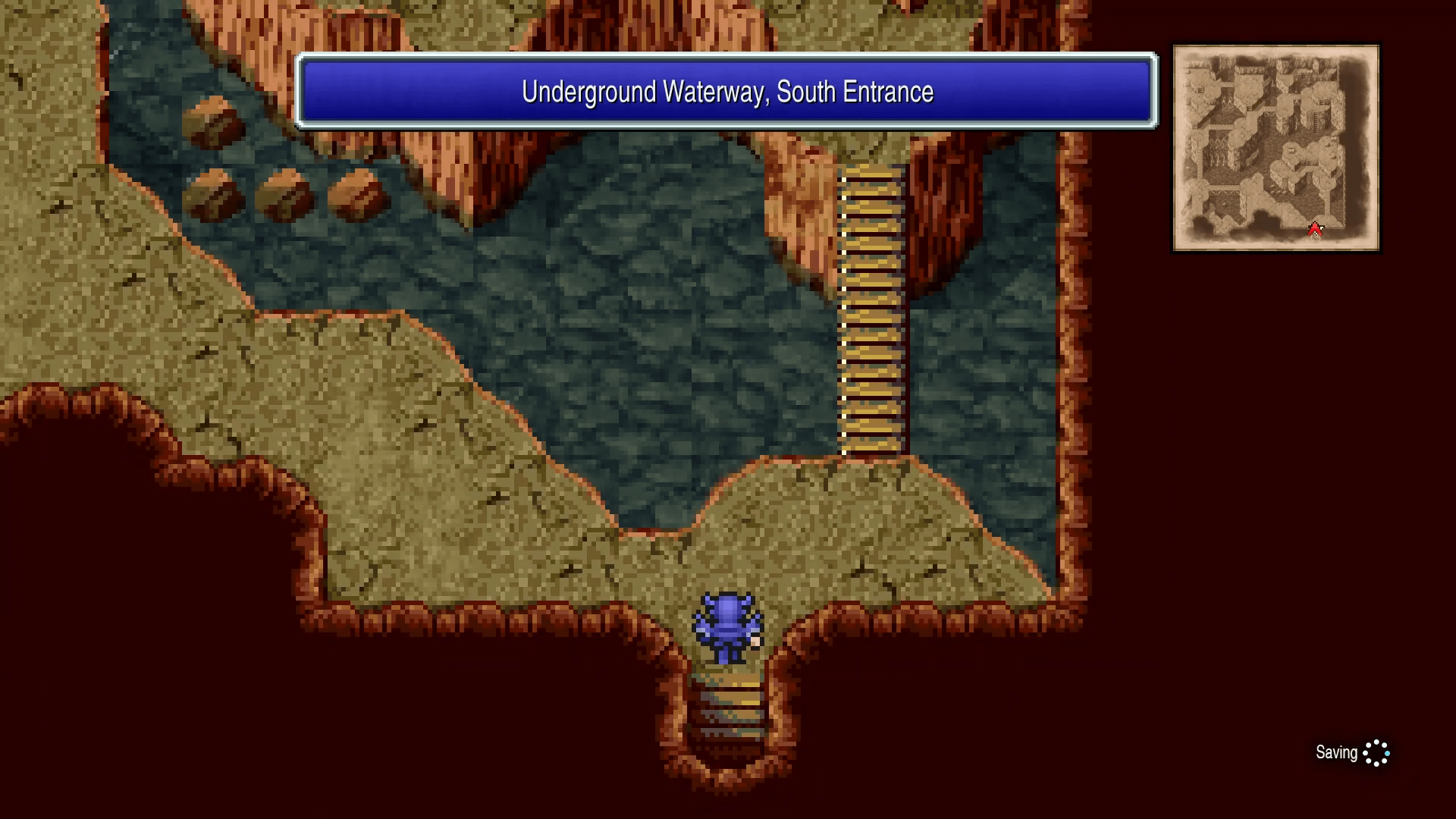The width and height of the screenshot is (1456, 819).
Task: Click the cyan dot on the saving spinner
Action: tap(1387, 754)
